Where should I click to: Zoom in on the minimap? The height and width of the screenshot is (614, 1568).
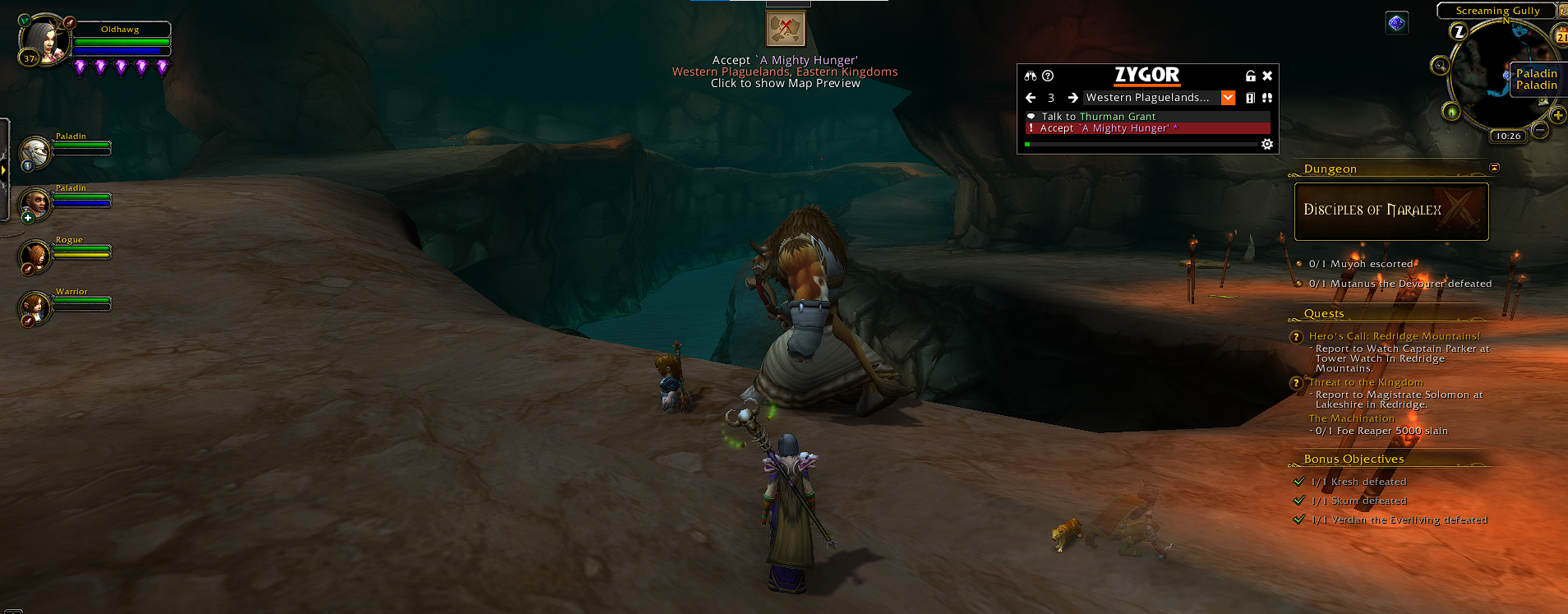pyautogui.click(x=1557, y=115)
